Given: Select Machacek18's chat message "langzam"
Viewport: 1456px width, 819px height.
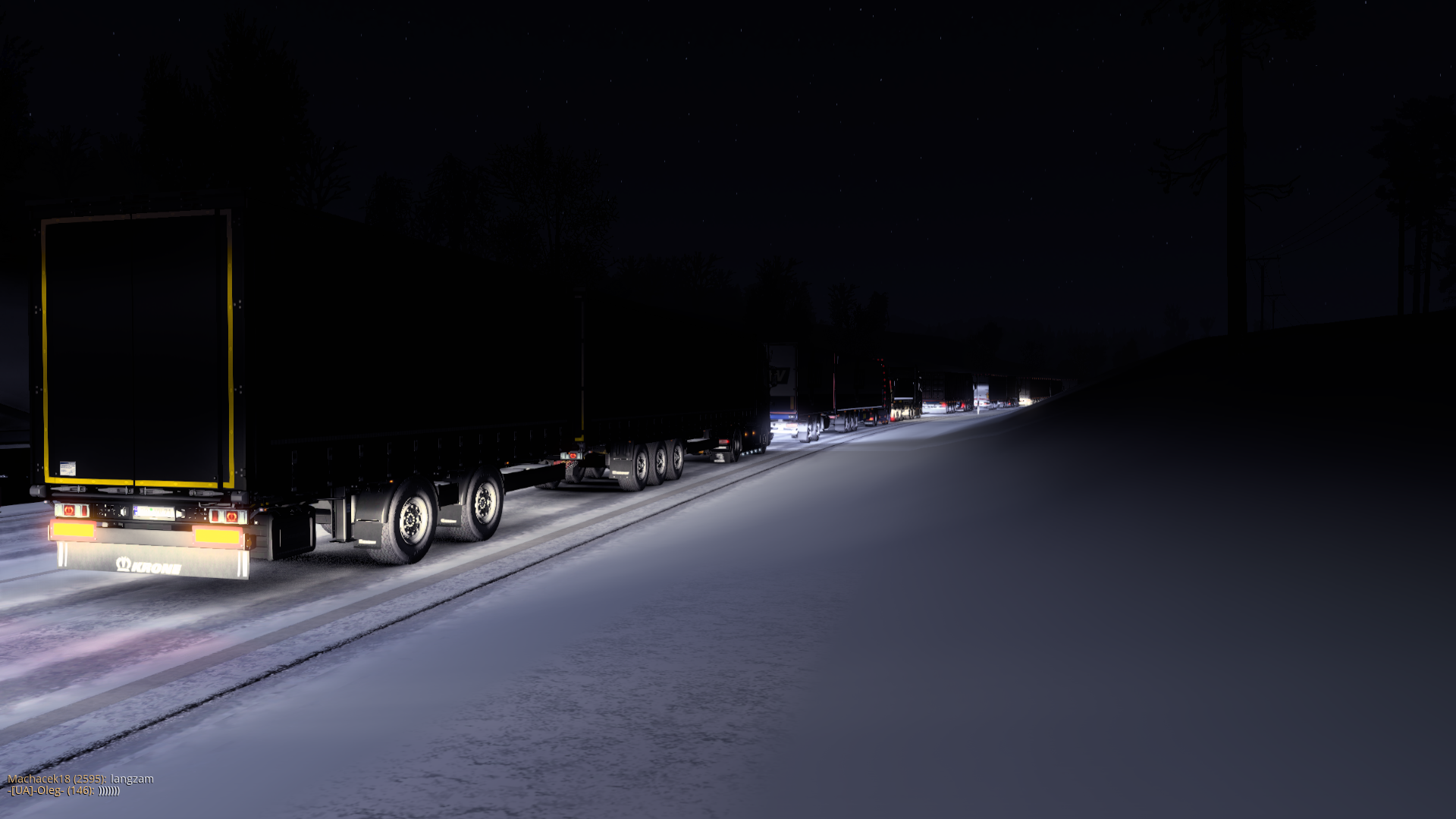Looking at the screenshot, I should coord(132,779).
